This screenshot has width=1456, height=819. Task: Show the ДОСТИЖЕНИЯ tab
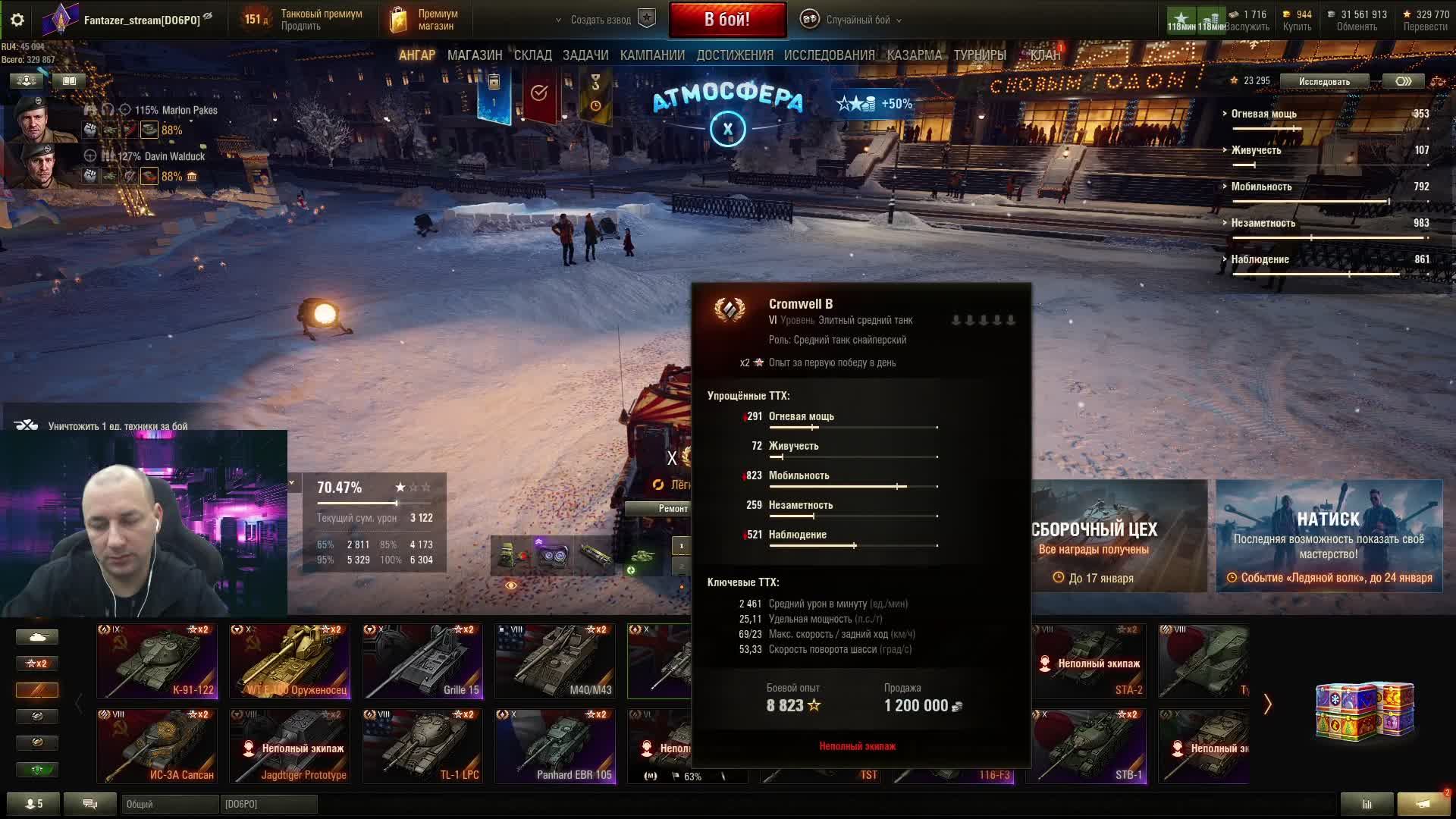(x=734, y=55)
